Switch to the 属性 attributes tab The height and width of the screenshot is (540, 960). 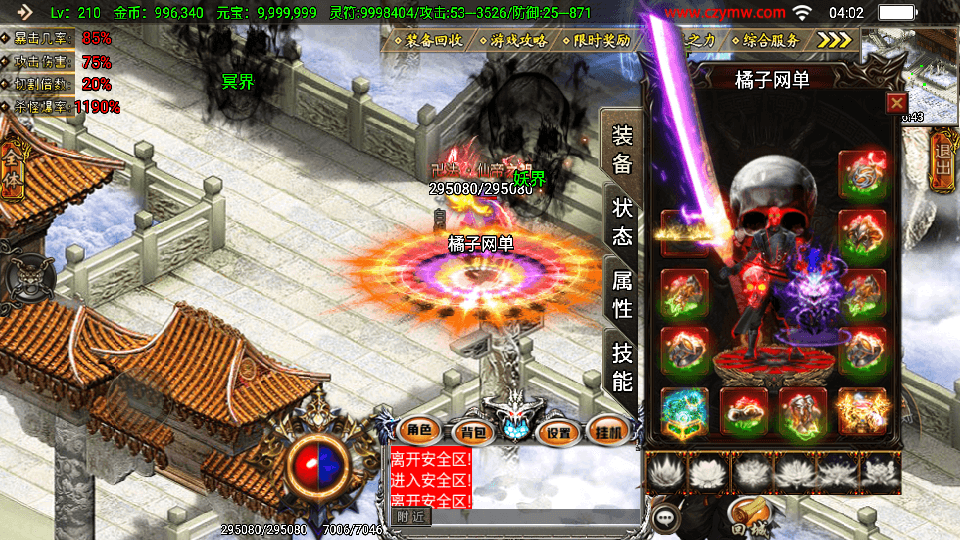tap(622, 294)
